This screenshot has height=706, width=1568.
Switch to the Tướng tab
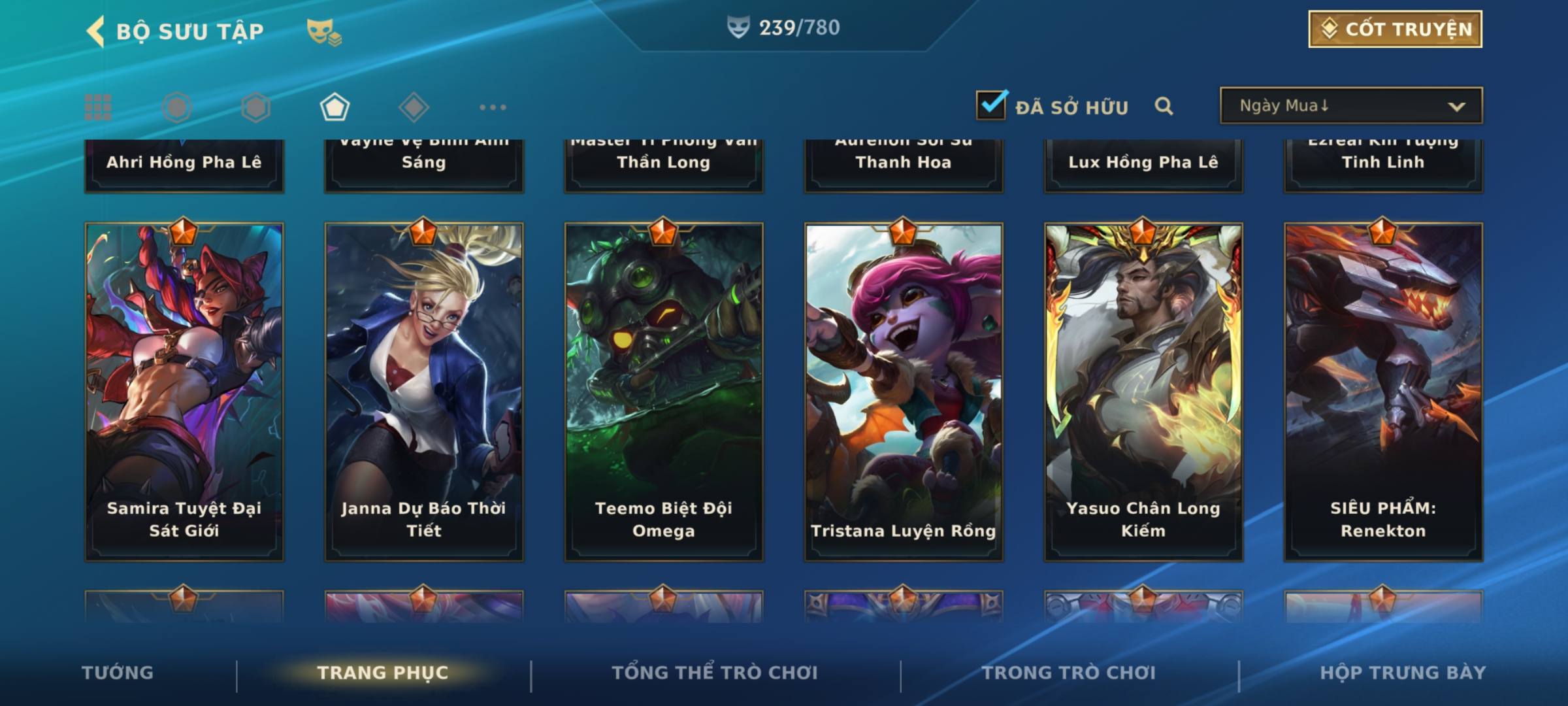[x=118, y=673]
